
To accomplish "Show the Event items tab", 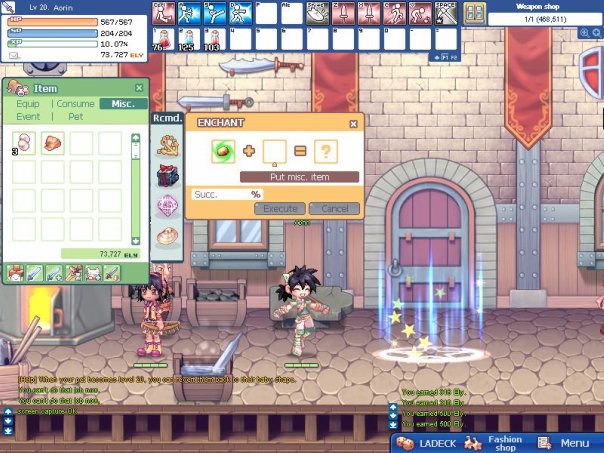I will 28,117.
